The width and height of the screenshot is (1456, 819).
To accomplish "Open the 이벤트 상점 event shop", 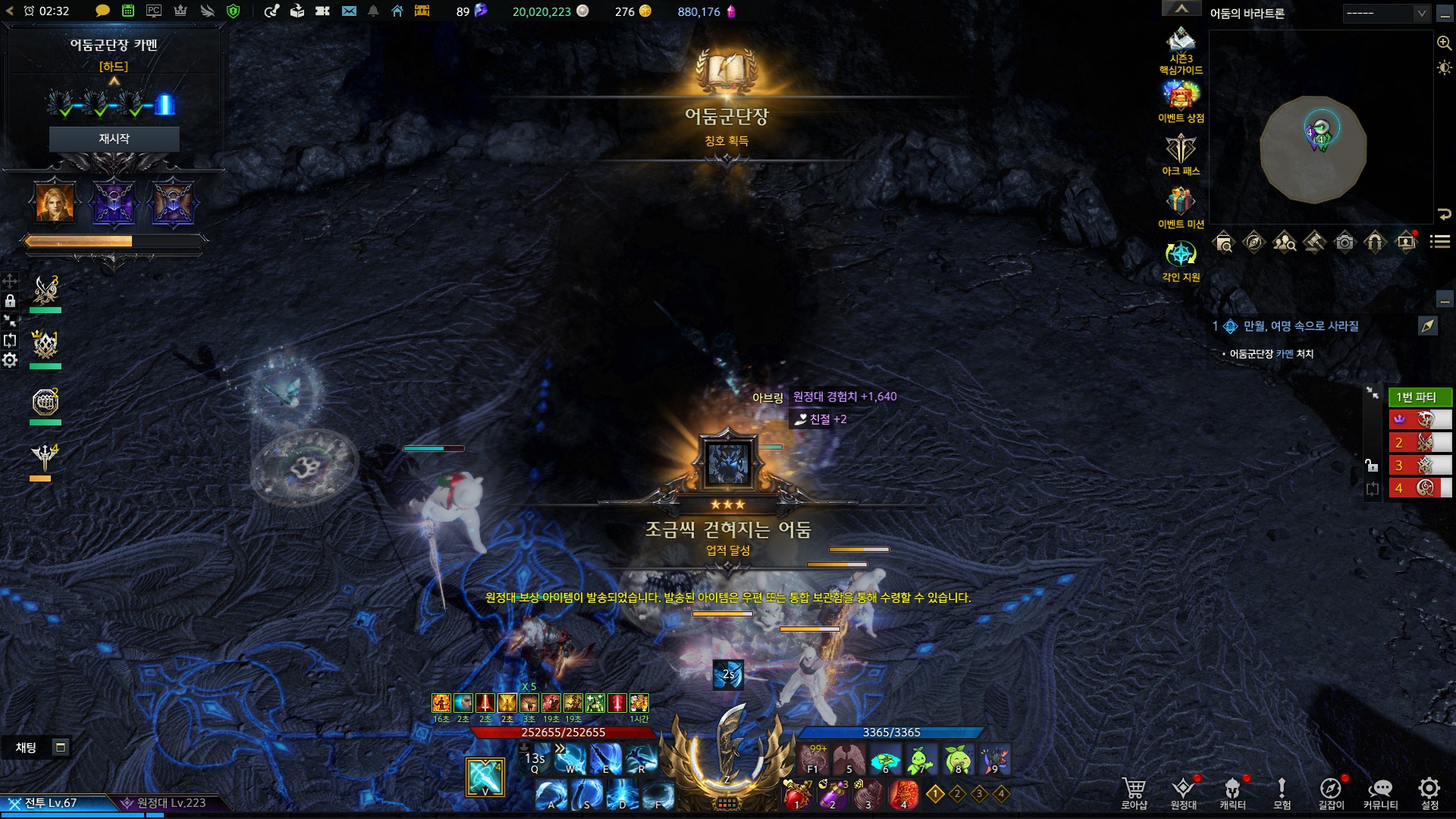I will click(x=1181, y=98).
